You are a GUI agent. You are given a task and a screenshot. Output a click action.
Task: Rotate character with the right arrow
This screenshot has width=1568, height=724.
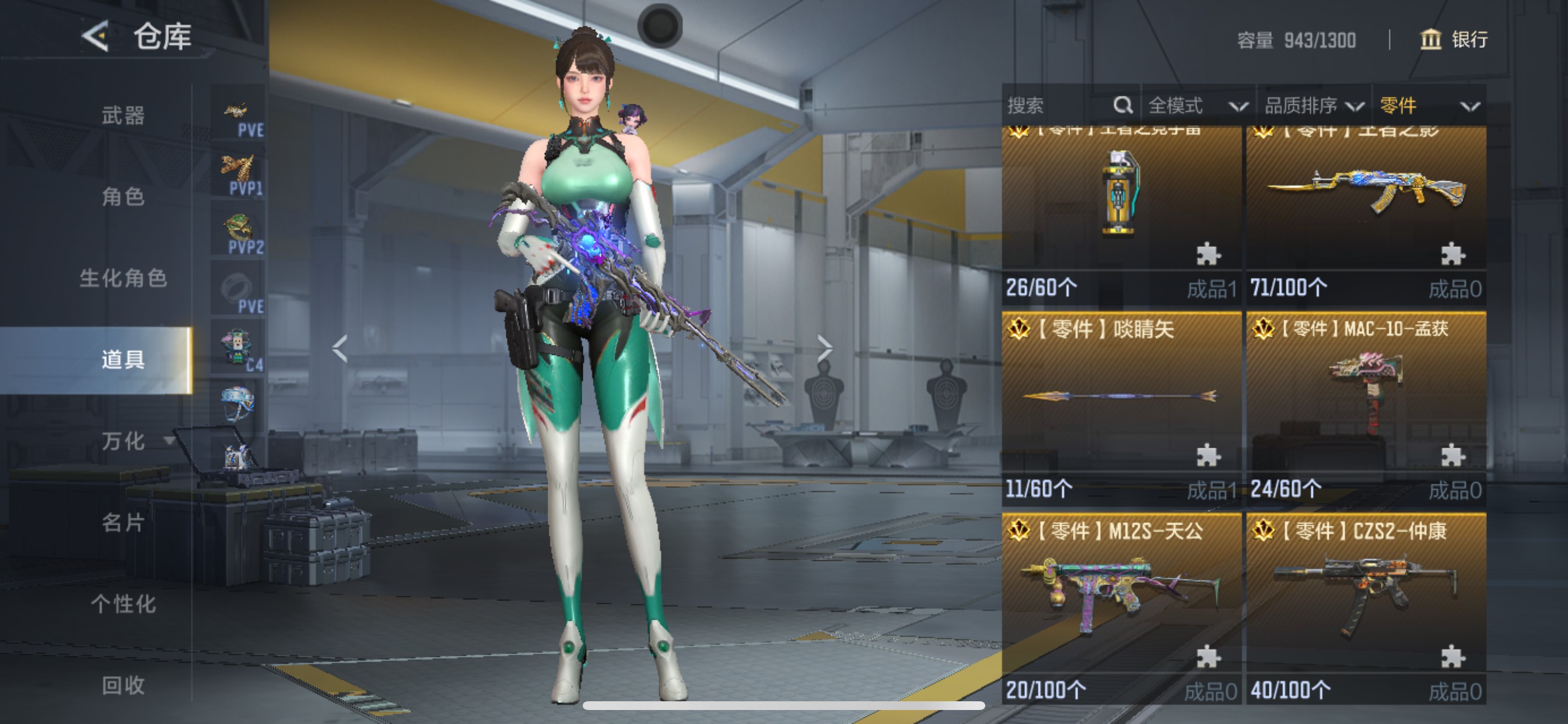coord(825,349)
